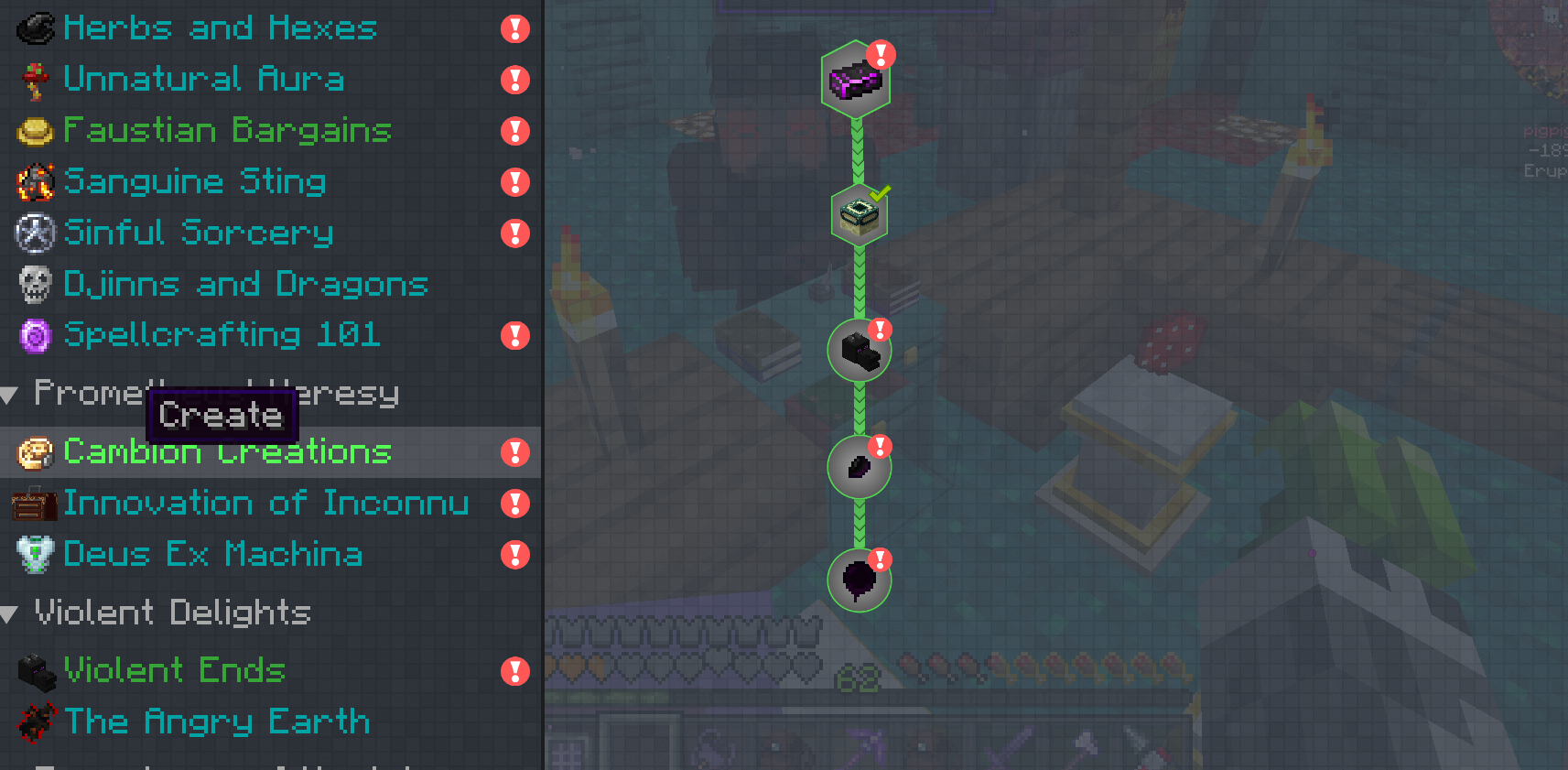The height and width of the screenshot is (770, 1568).
Task: Click the completed seance table quest node
Action: point(859,215)
